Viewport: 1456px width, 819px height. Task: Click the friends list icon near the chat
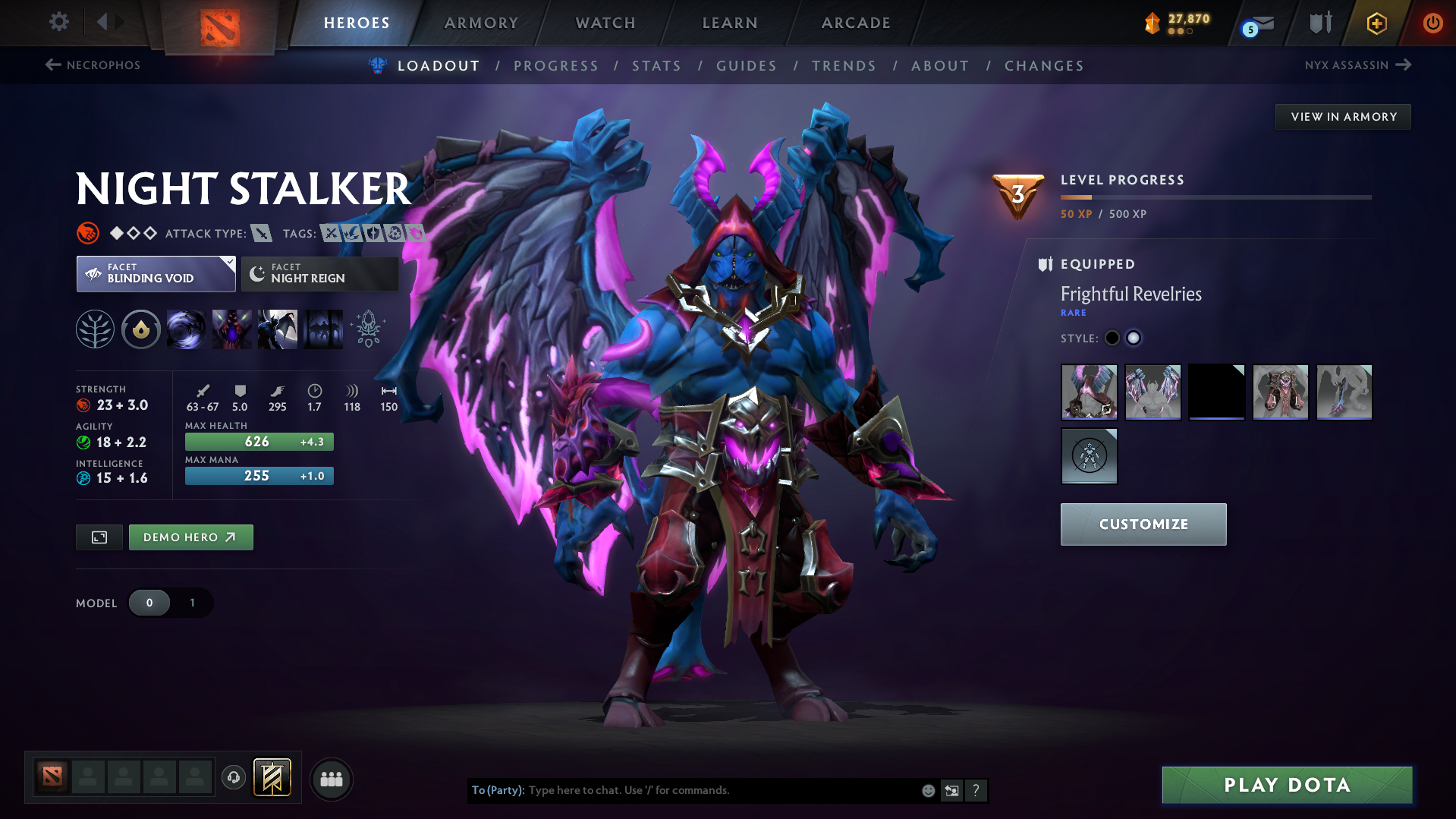pyautogui.click(x=331, y=779)
